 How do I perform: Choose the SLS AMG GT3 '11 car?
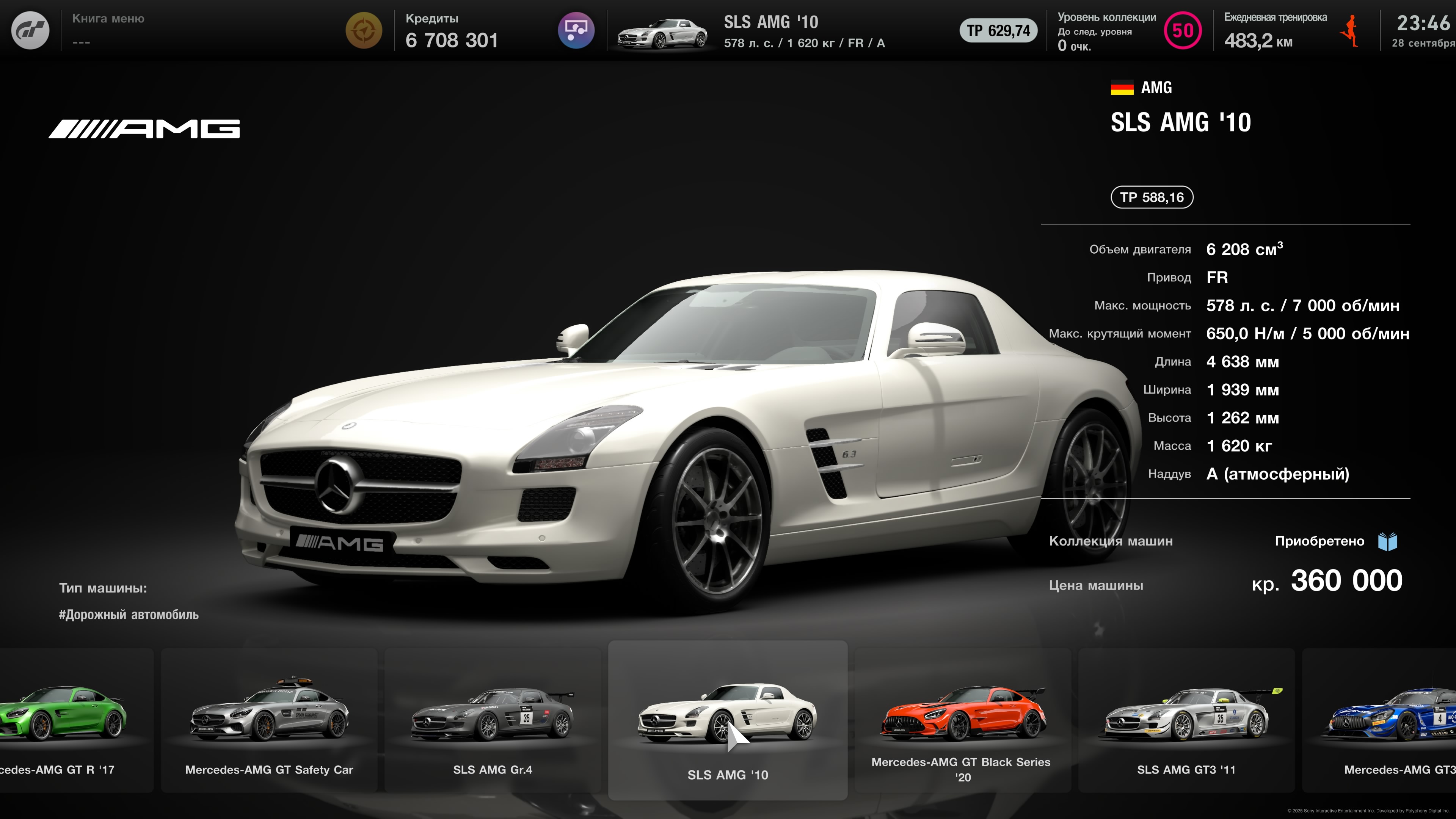click(1186, 720)
